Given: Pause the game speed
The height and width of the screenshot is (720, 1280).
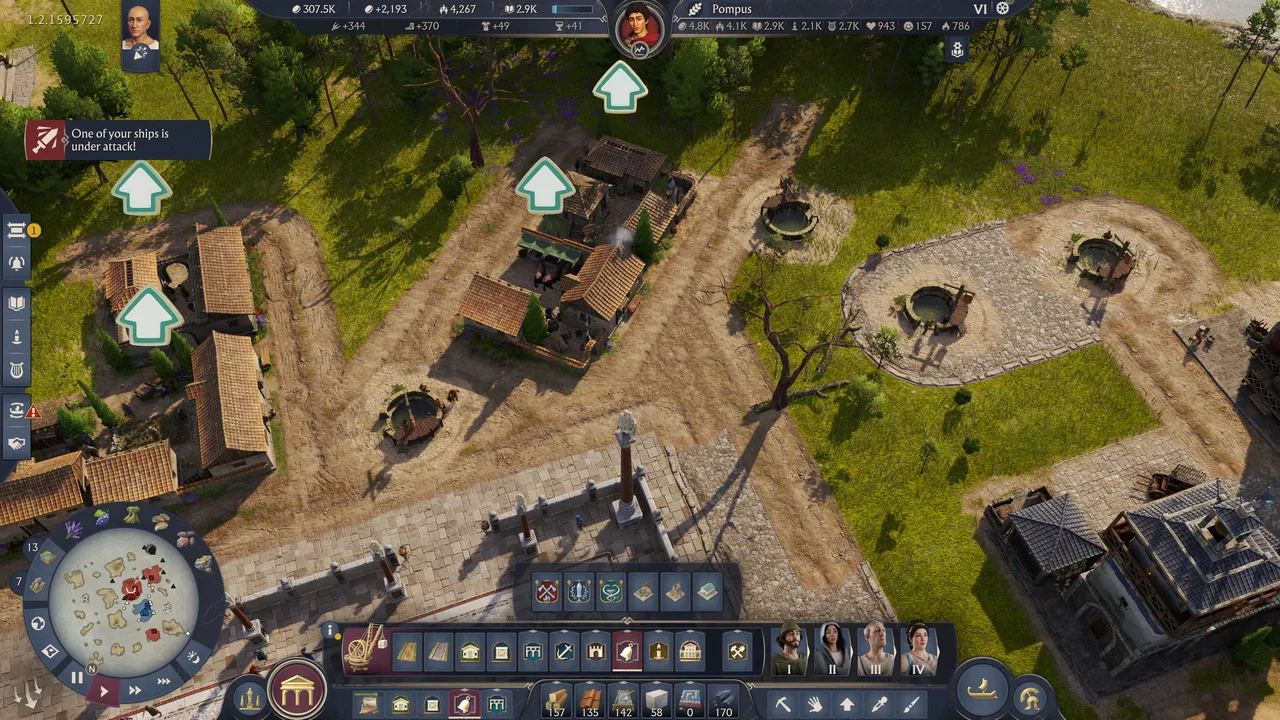Looking at the screenshot, I should pyautogui.click(x=76, y=678).
